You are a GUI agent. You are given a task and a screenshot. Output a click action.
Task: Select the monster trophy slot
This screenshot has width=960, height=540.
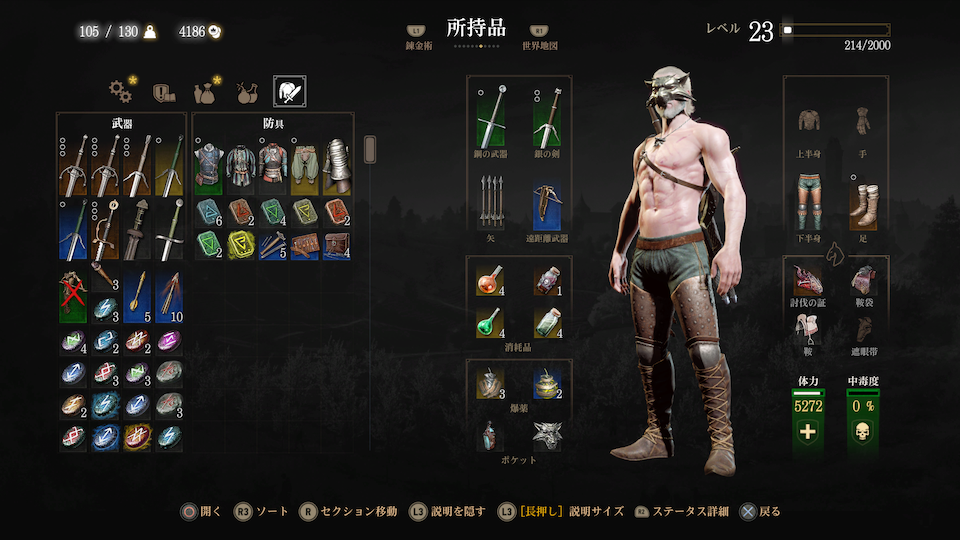tap(809, 283)
